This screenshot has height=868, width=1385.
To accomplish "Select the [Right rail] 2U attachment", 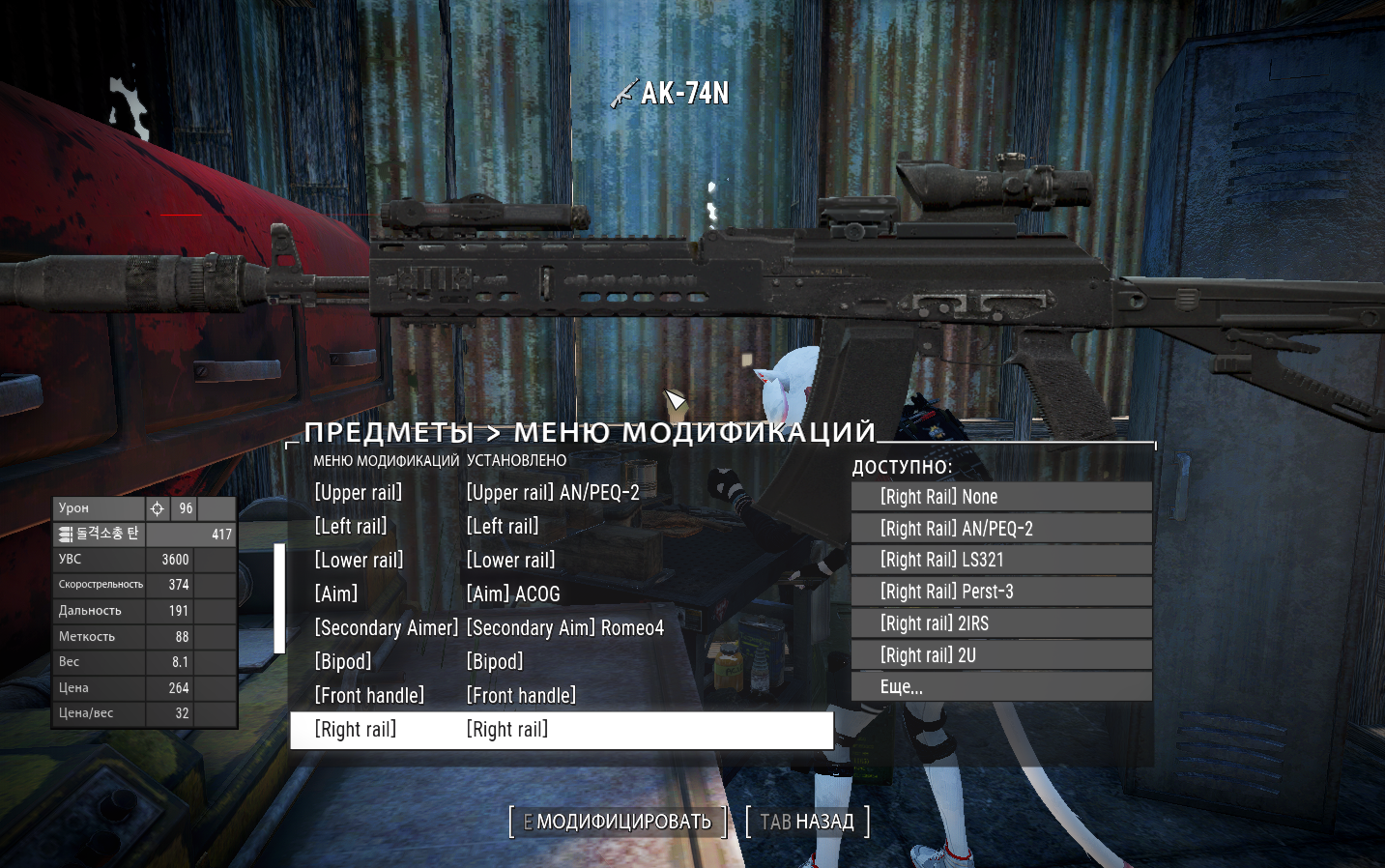I will coord(1000,654).
